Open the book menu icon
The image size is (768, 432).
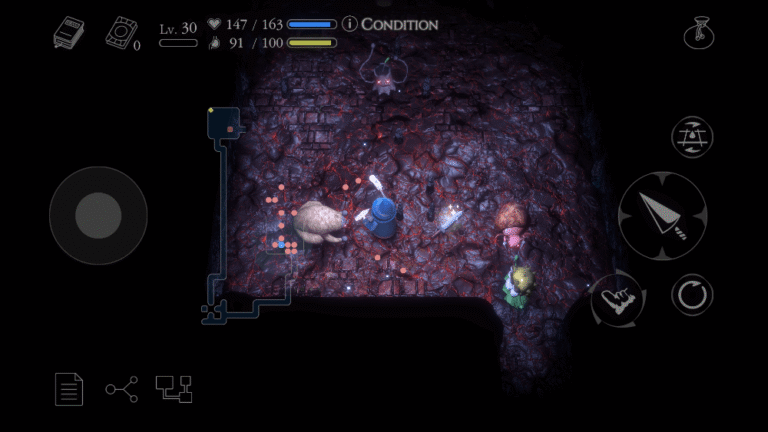(x=69, y=33)
